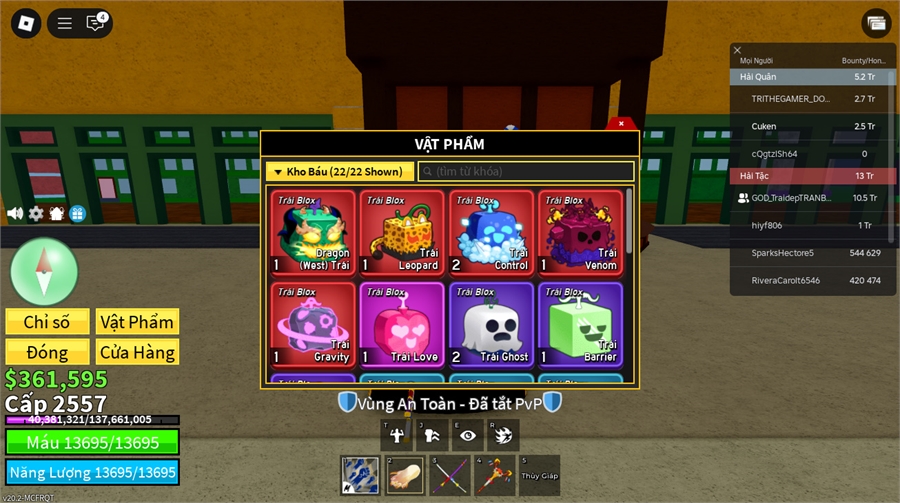This screenshot has width=900, height=503.
Task: Open the blue gift box rewards
Action: (x=77, y=213)
